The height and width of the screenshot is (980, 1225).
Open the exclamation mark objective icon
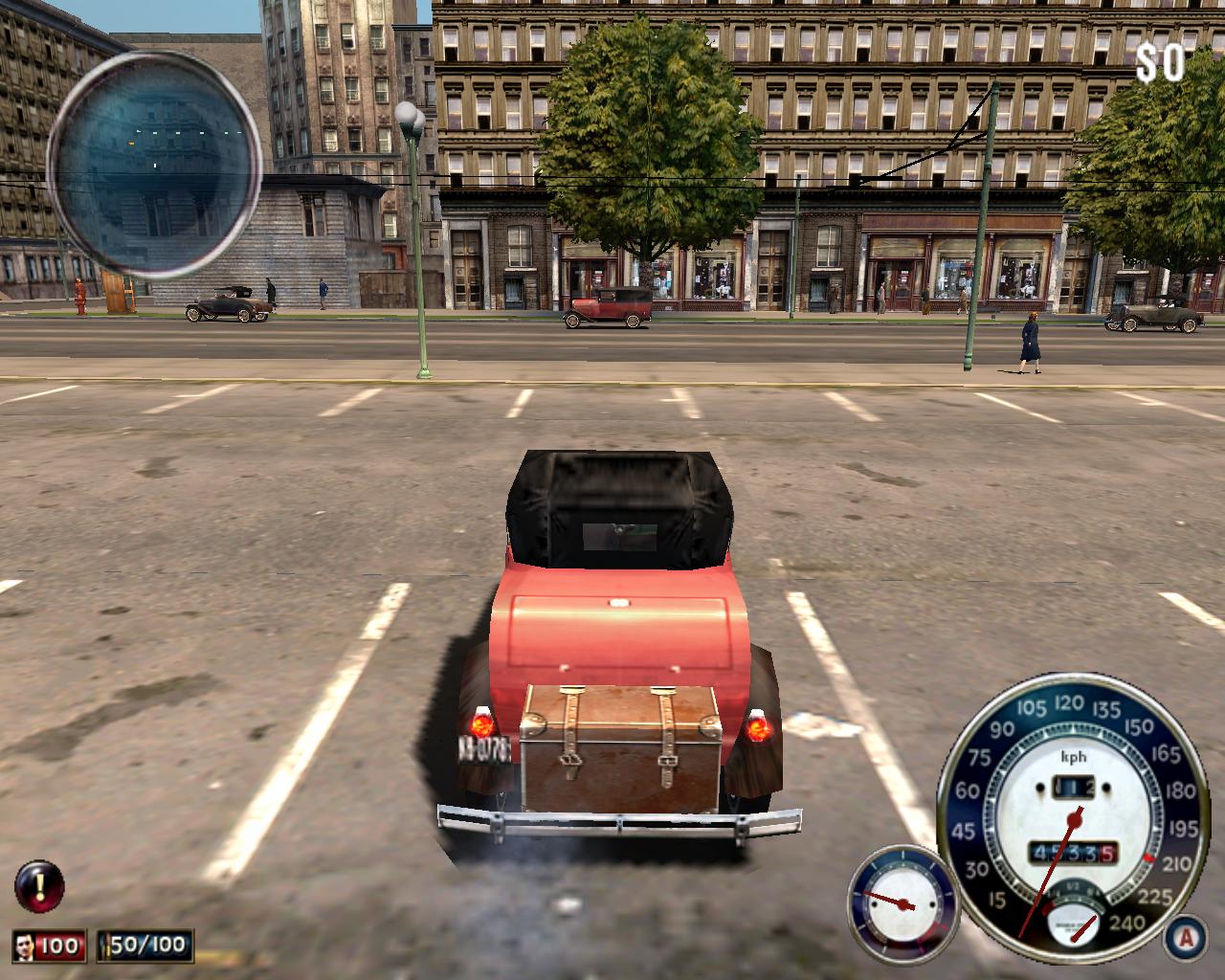click(40, 886)
